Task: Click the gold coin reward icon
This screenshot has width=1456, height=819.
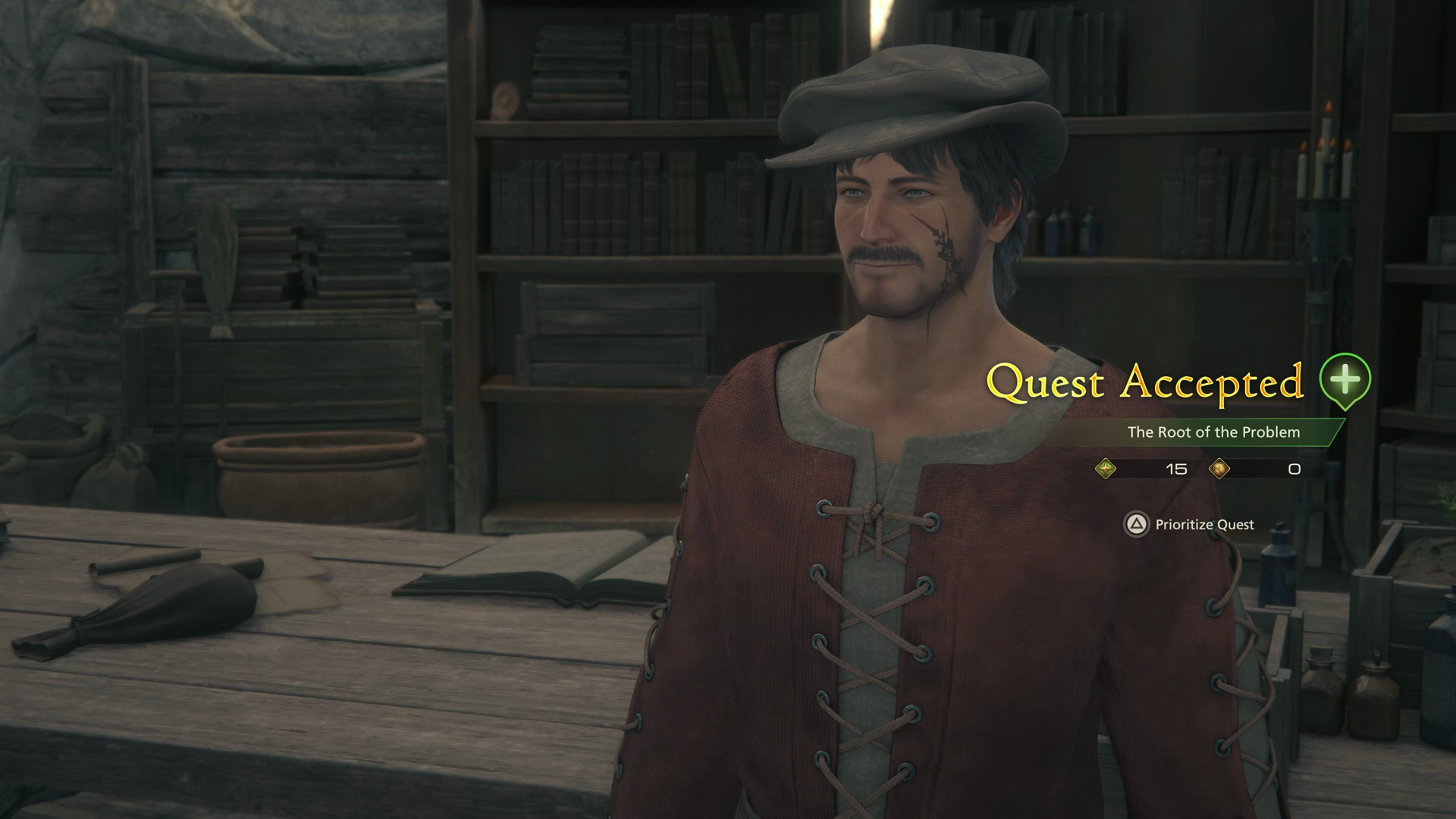Action: click(x=1221, y=468)
